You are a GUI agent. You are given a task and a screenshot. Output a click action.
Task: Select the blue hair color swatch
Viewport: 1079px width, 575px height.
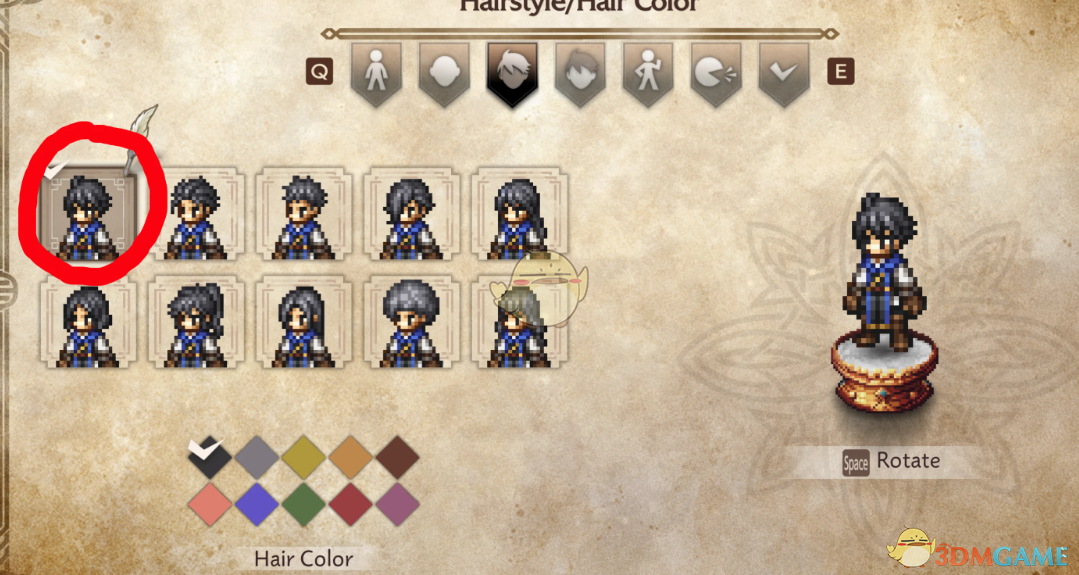point(257,503)
